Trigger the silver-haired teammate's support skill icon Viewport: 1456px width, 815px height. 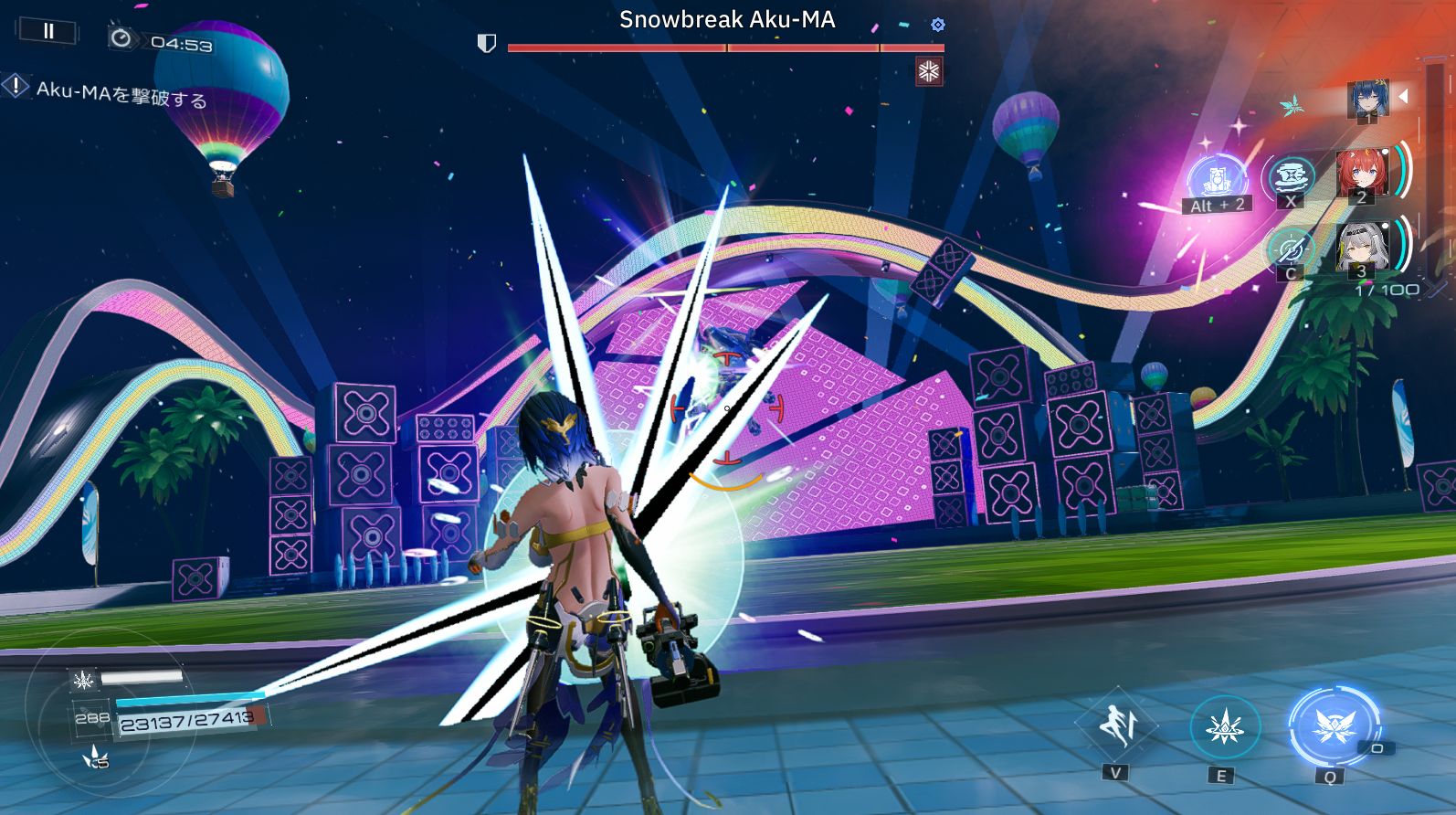point(1291,248)
